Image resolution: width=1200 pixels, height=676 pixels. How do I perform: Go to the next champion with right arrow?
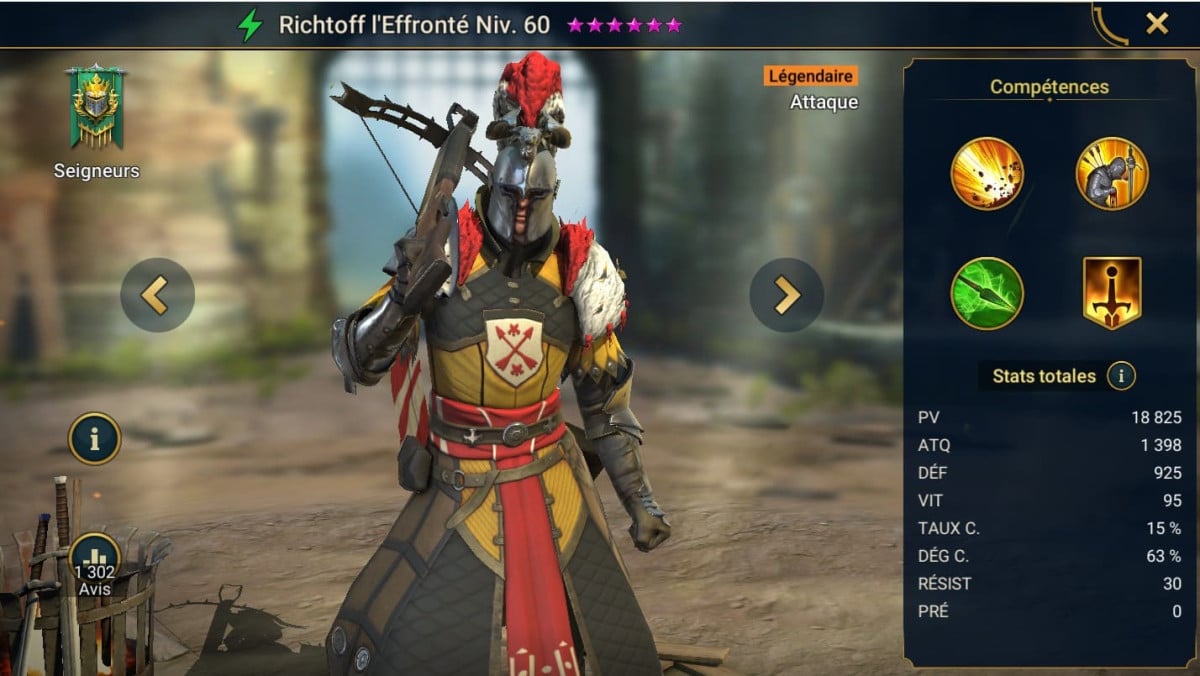(787, 295)
